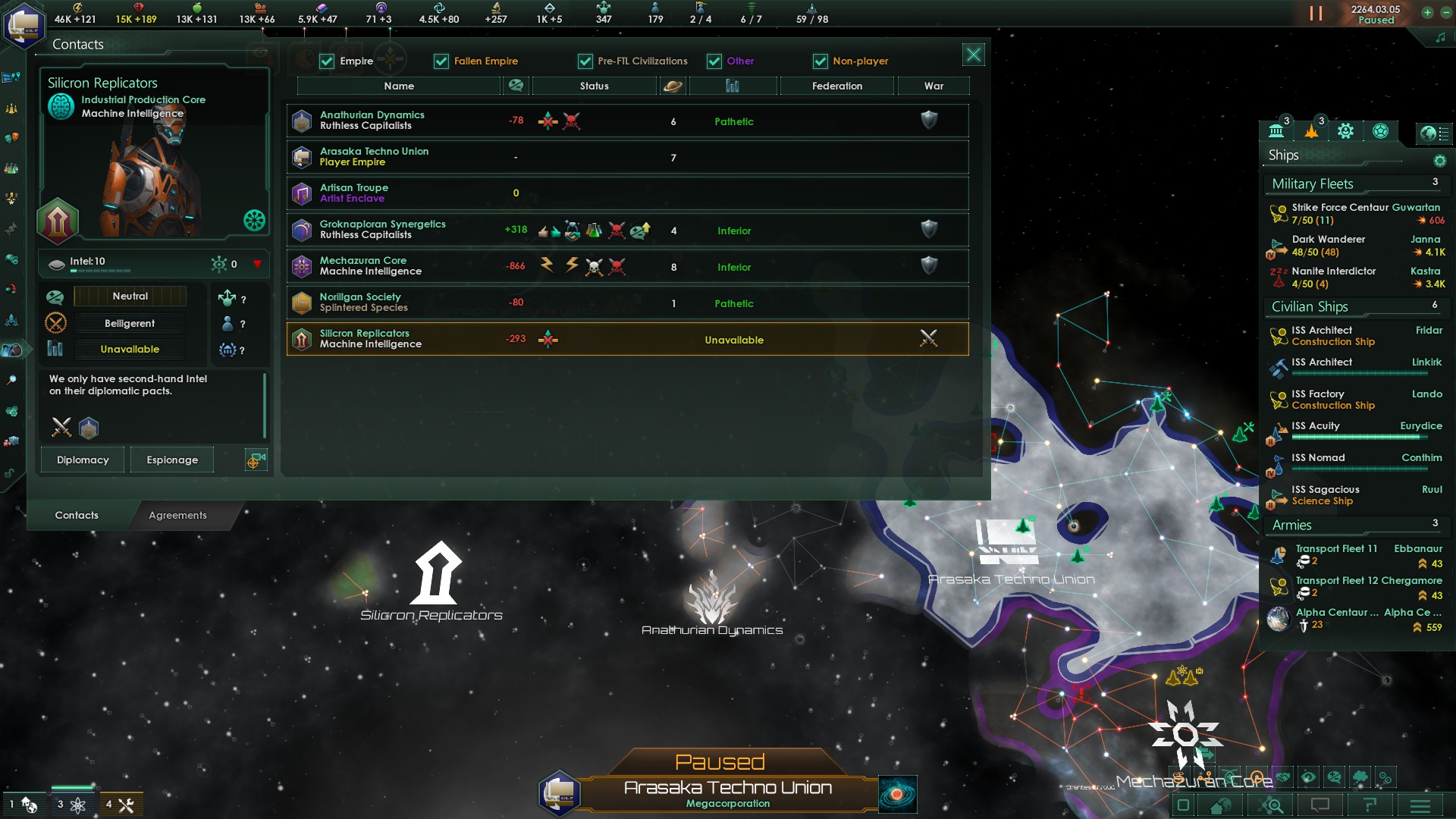Select the Contacts tab at bottom of panel
Screen dimensions: 1456x819
[76, 515]
